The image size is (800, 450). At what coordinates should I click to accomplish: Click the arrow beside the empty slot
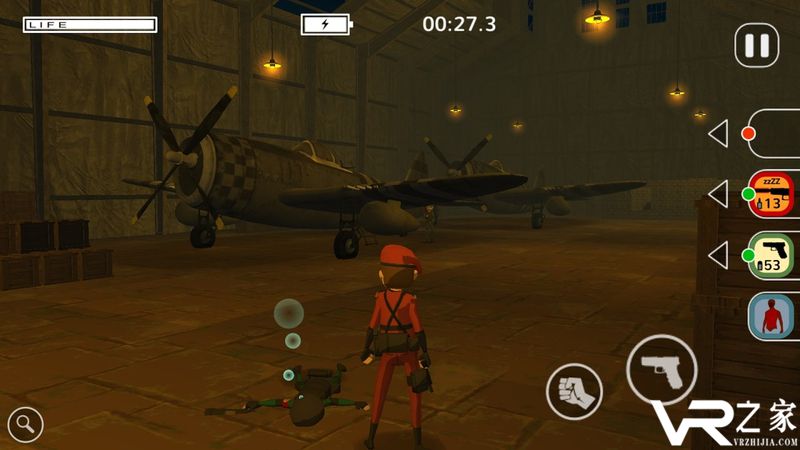pyautogui.click(x=718, y=133)
